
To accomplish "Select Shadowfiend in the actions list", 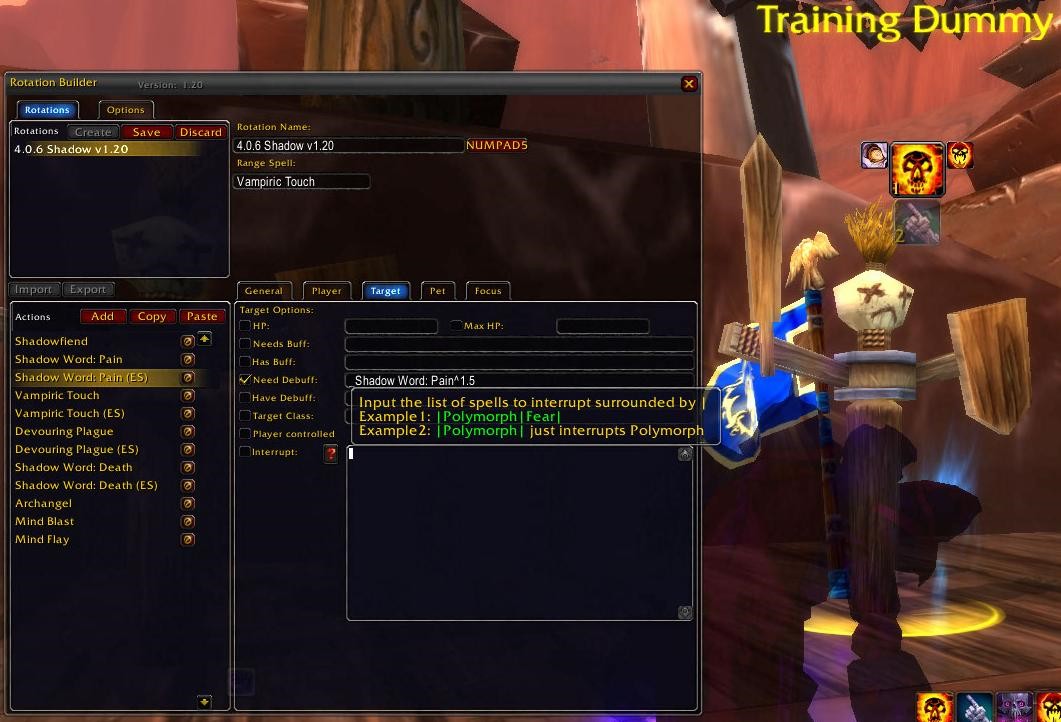I will pyautogui.click(x=52, y=341).
